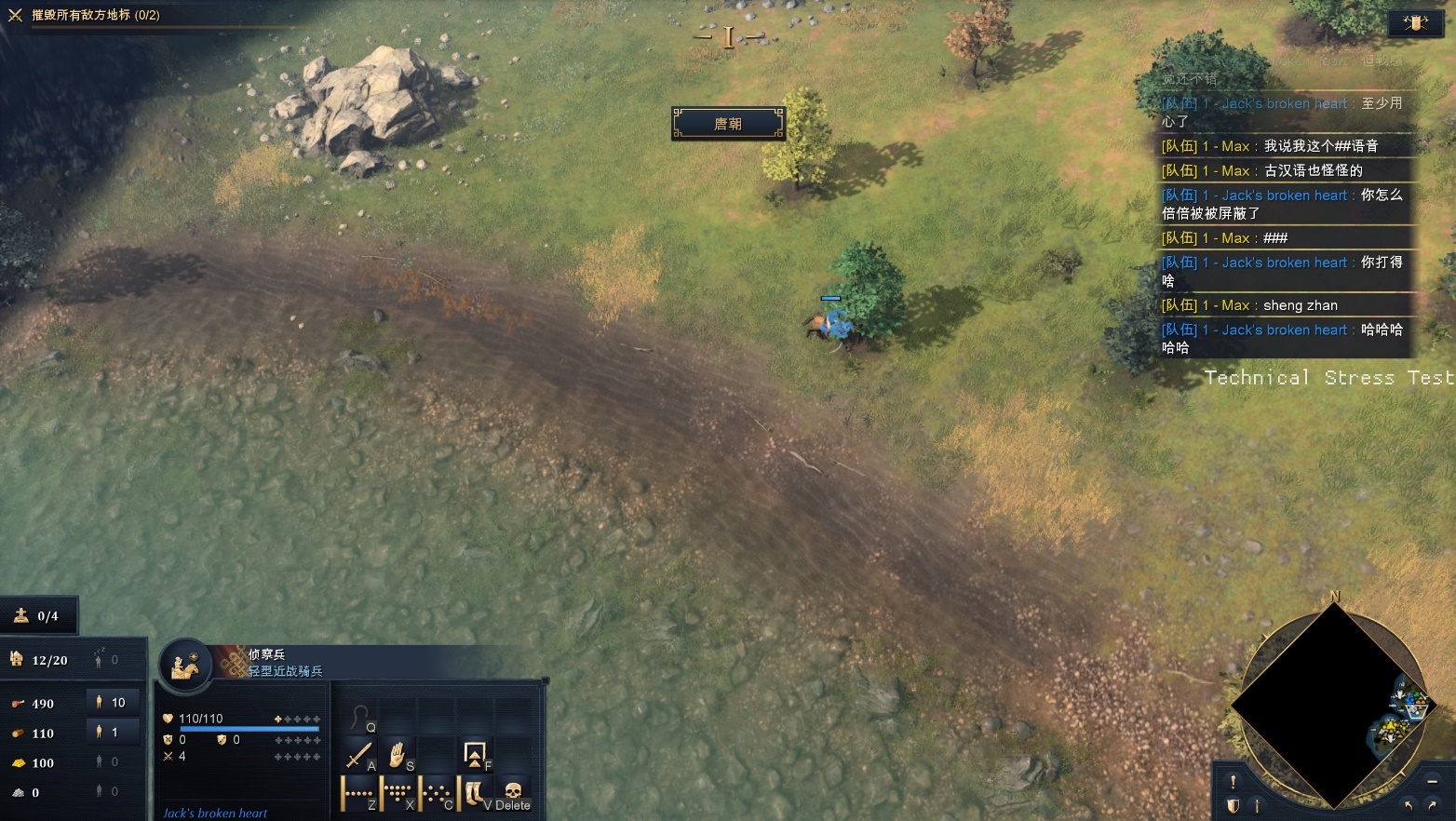Select the 10 villagers gathering food
This screenshot has width=1456, height=821.
click(x=111, y=703)
